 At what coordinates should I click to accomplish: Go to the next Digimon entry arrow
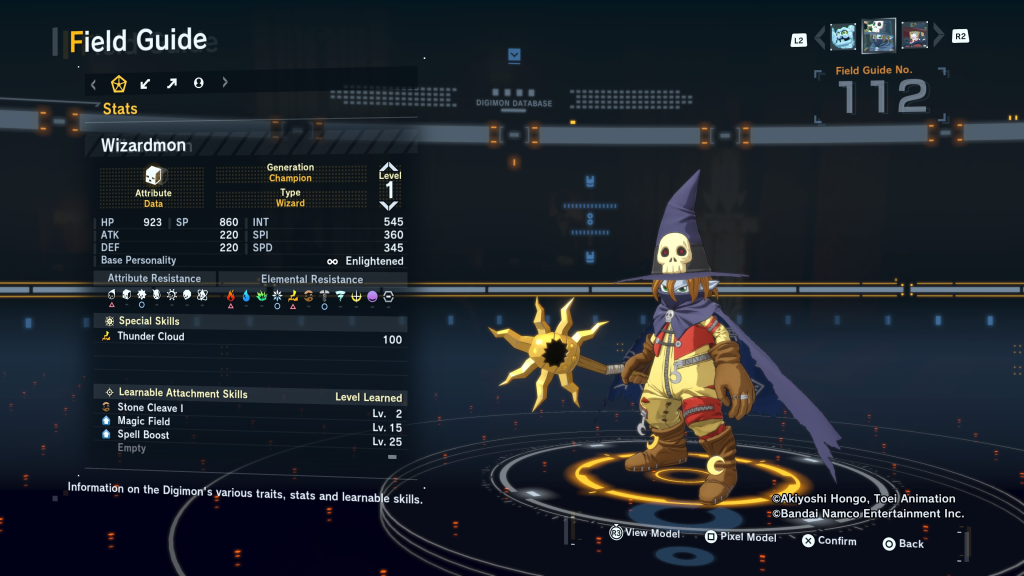coord(938,38)
